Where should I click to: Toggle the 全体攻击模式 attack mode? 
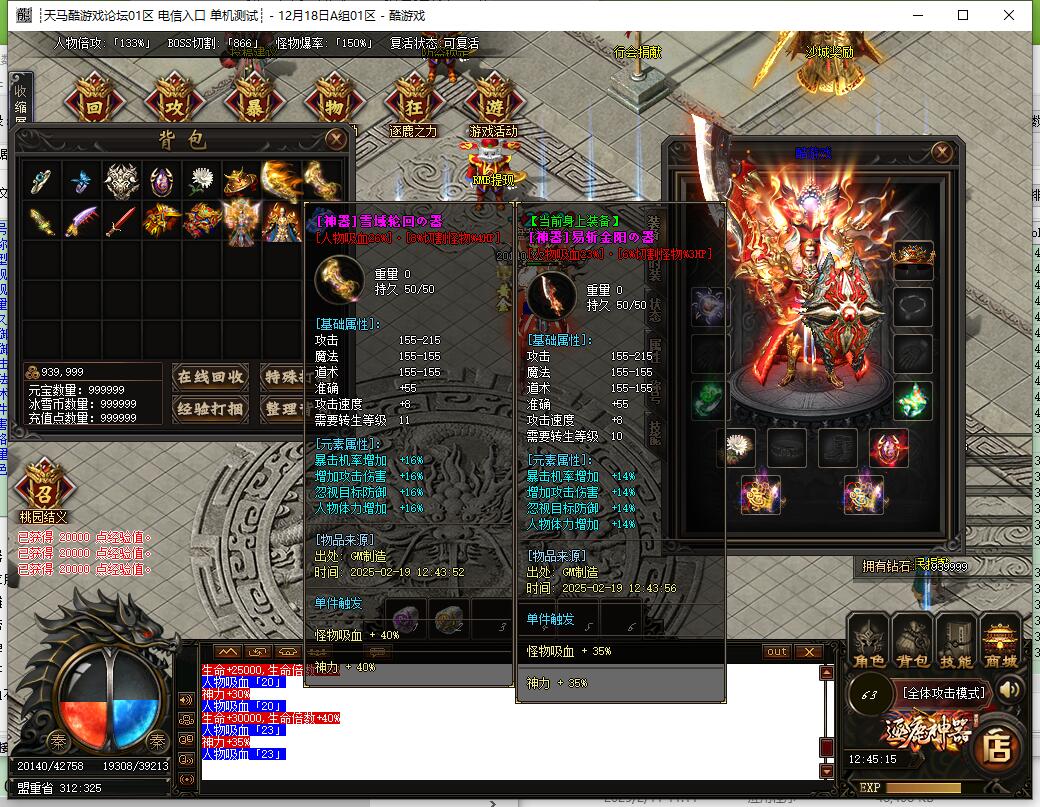tap(943, 692)
